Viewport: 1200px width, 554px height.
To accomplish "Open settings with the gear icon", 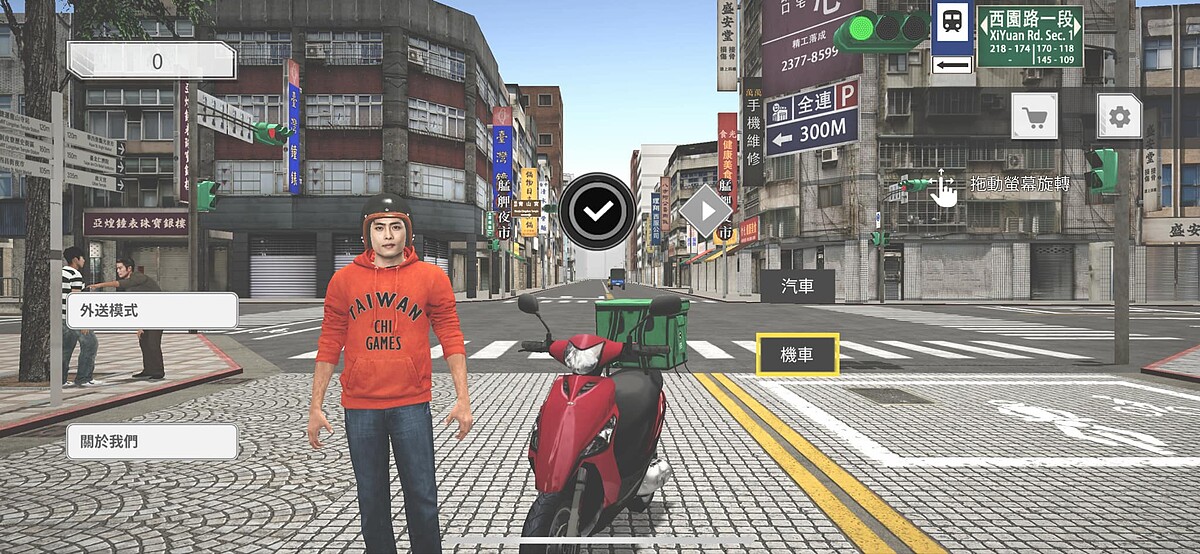I will 1120,117.
